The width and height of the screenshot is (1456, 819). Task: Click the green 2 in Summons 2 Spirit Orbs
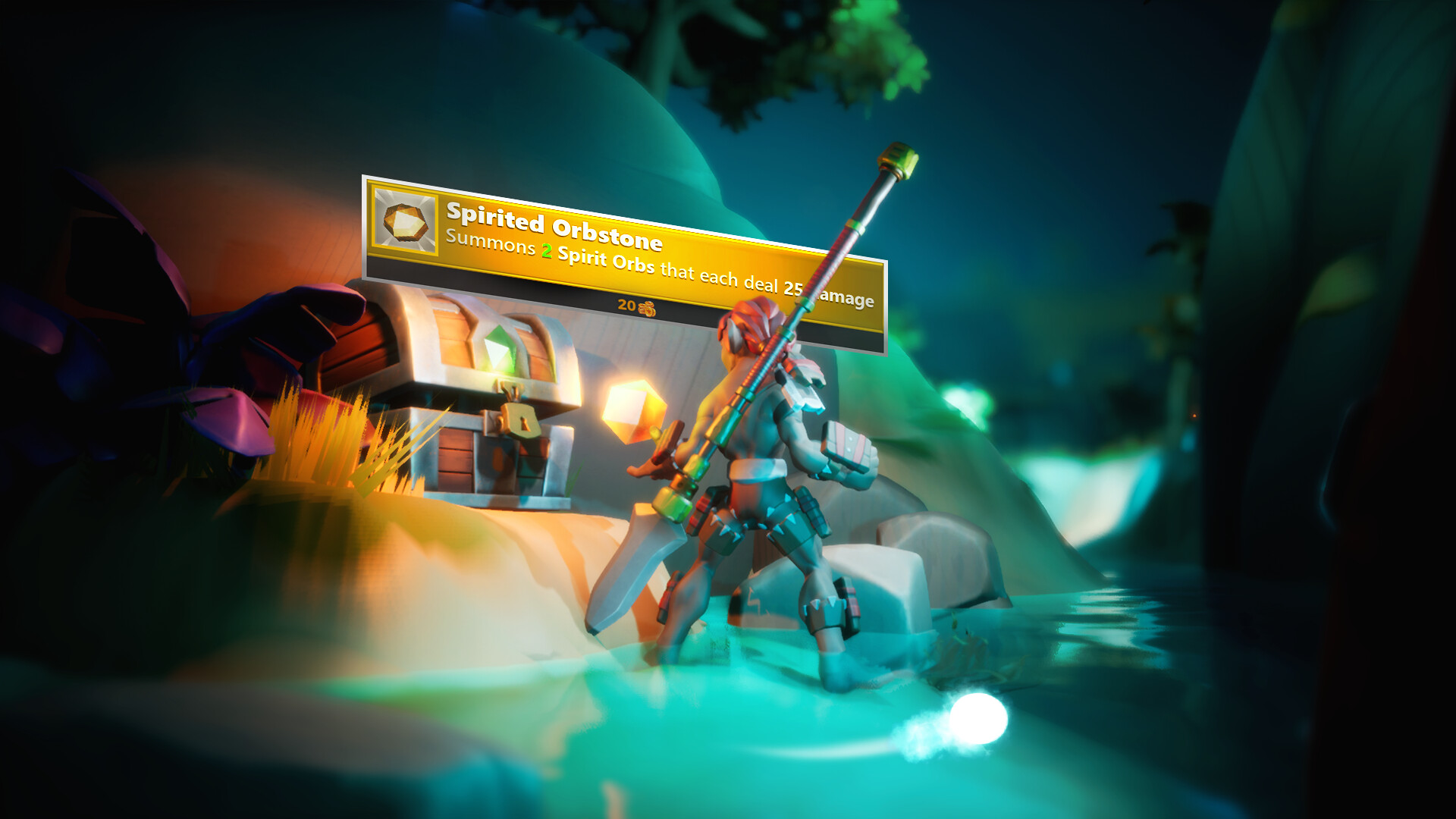[x=546, y=250]
